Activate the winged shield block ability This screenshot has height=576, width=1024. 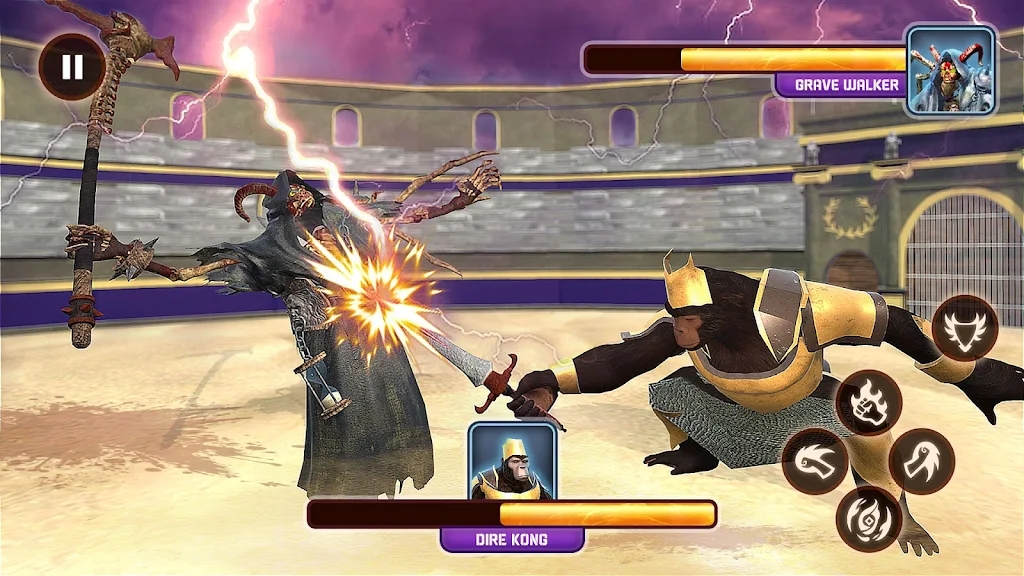[x=965, y=329]
